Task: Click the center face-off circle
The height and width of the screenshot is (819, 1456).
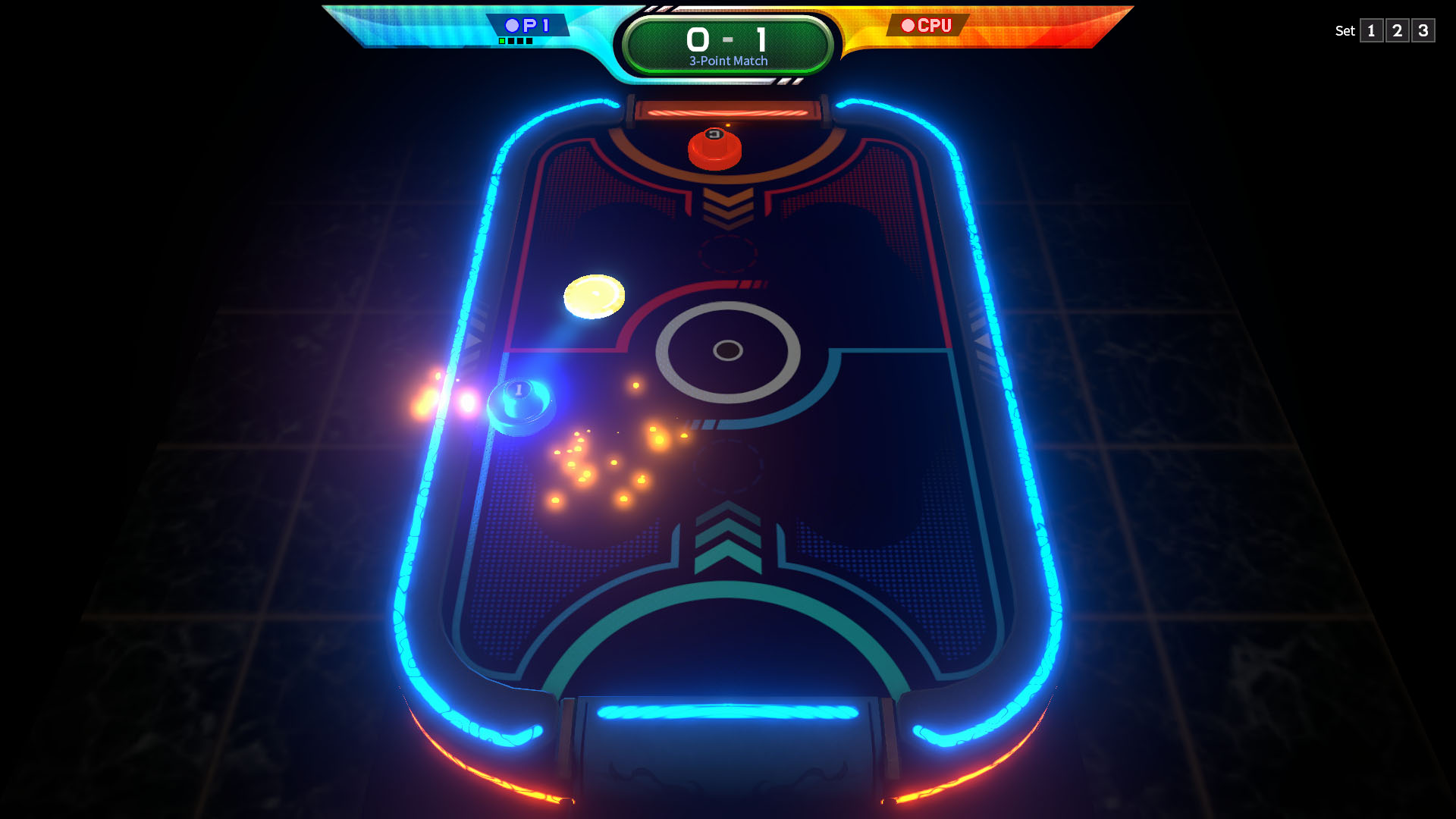Action: (728, 350)
